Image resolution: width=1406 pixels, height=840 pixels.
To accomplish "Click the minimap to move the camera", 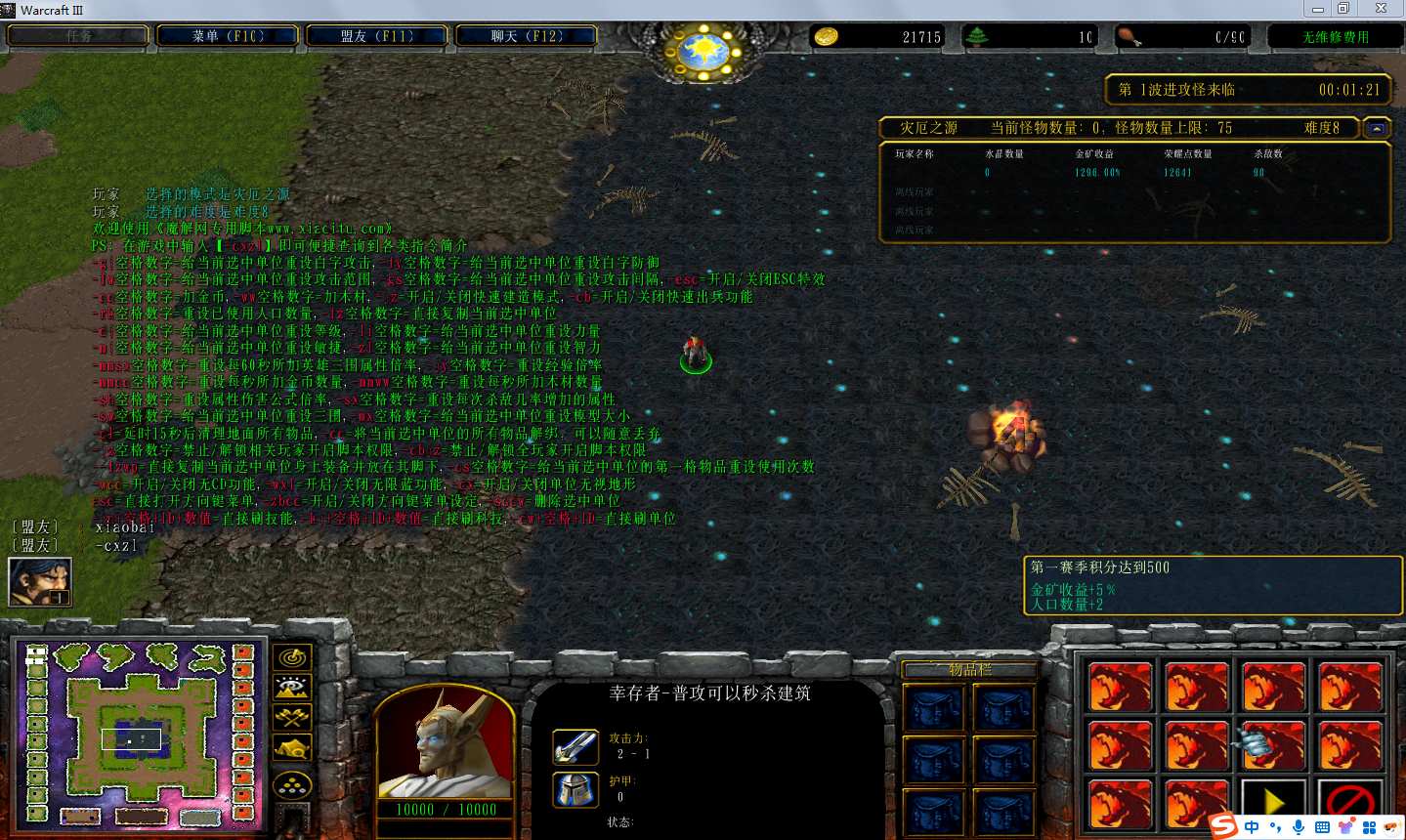I will (x=139, y=733).
